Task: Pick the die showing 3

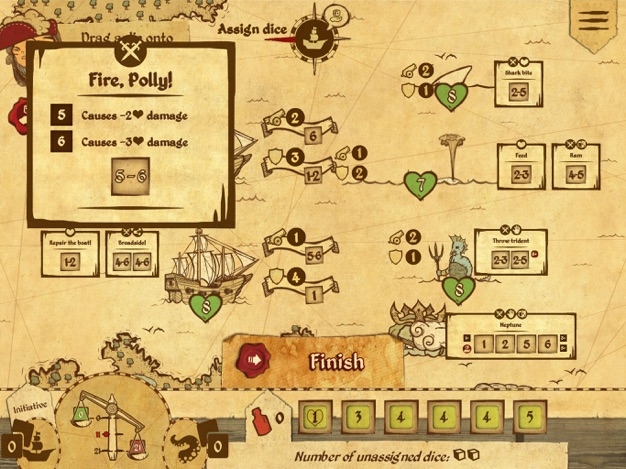Action: click(359, 416)
